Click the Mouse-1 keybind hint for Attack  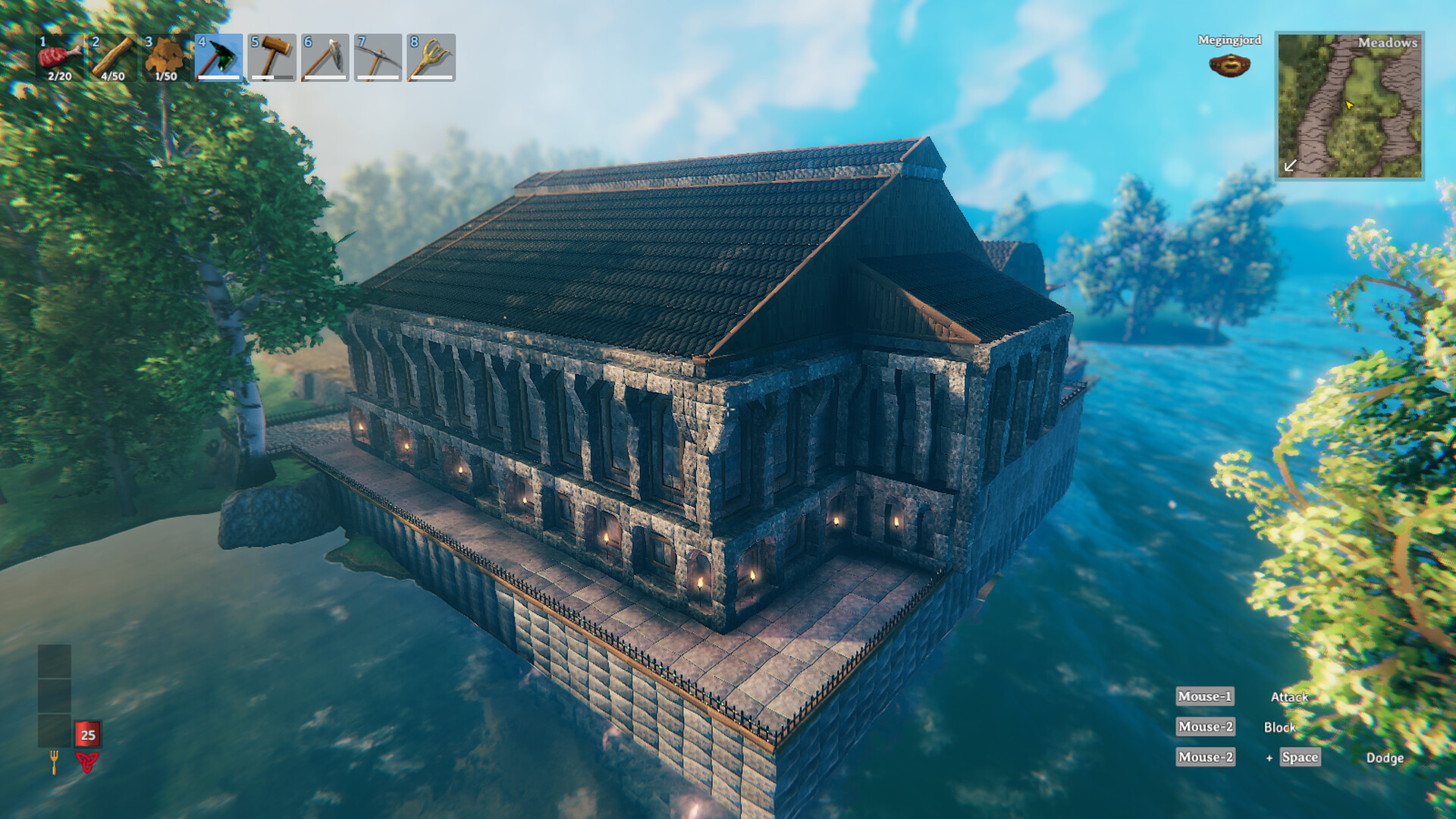tap(1205, 696)
